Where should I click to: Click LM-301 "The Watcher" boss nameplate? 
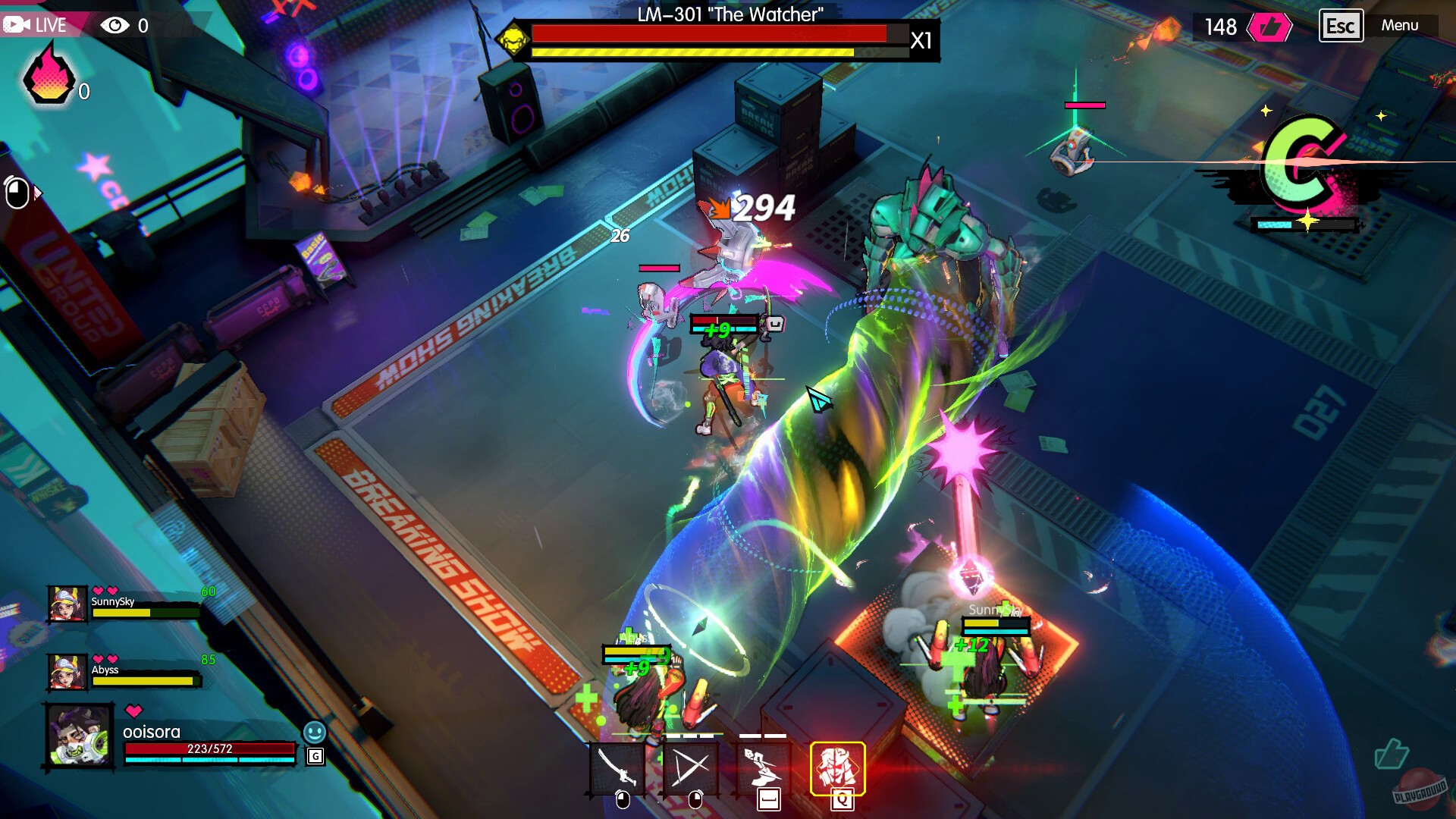730,13
